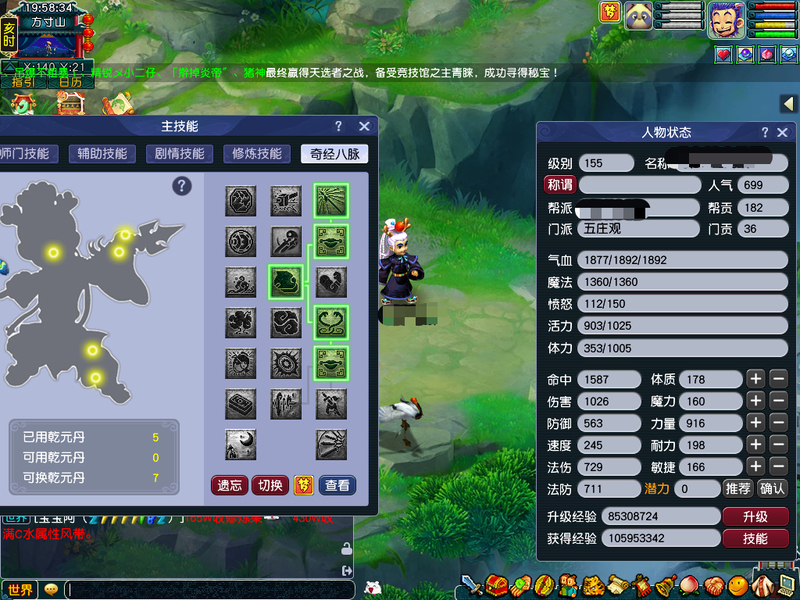
Task: Open the 日历 calendar button
Action: click(69, 82)
